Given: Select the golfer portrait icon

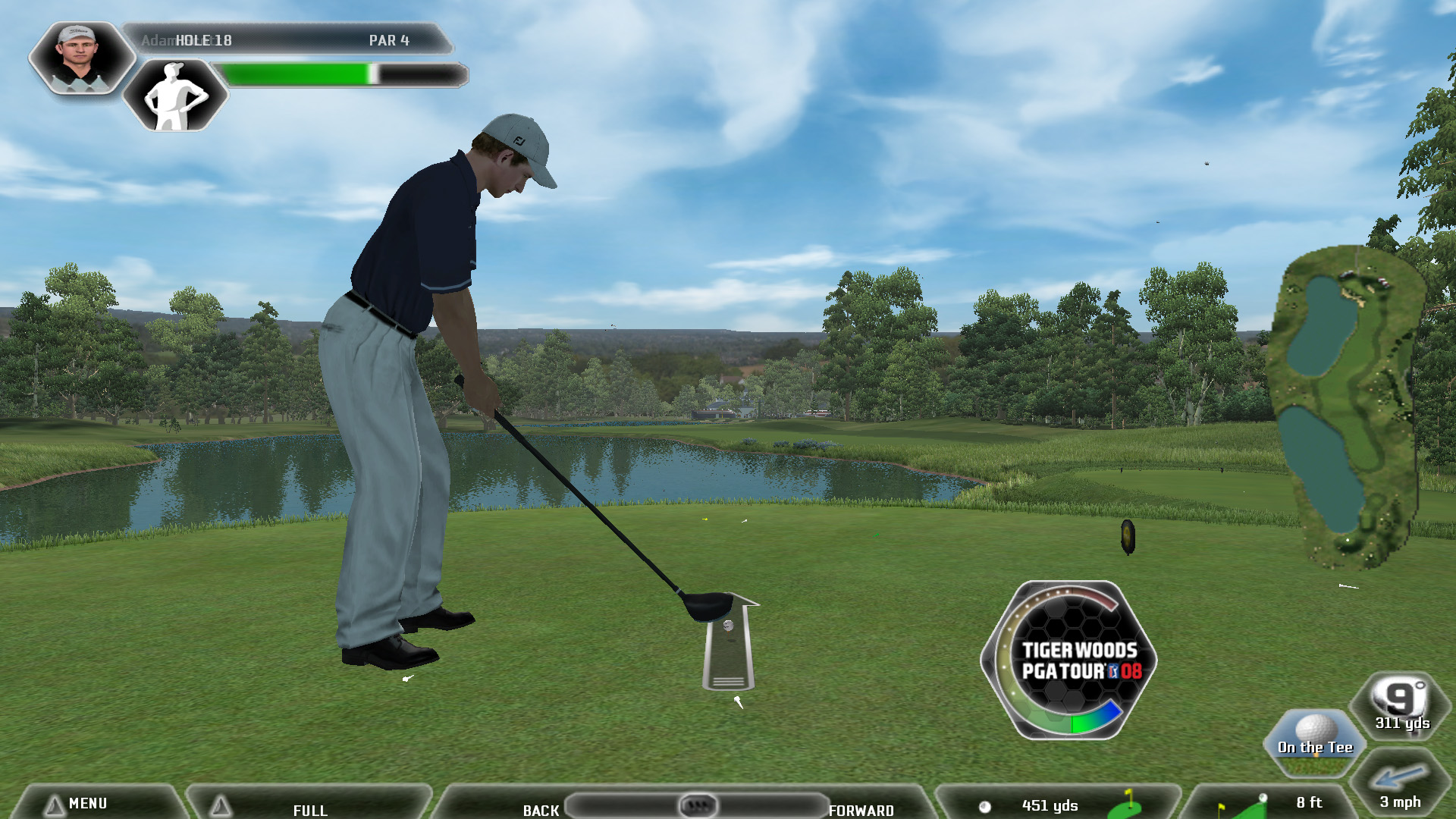Looking at the screenshot, I should point(79,58).
